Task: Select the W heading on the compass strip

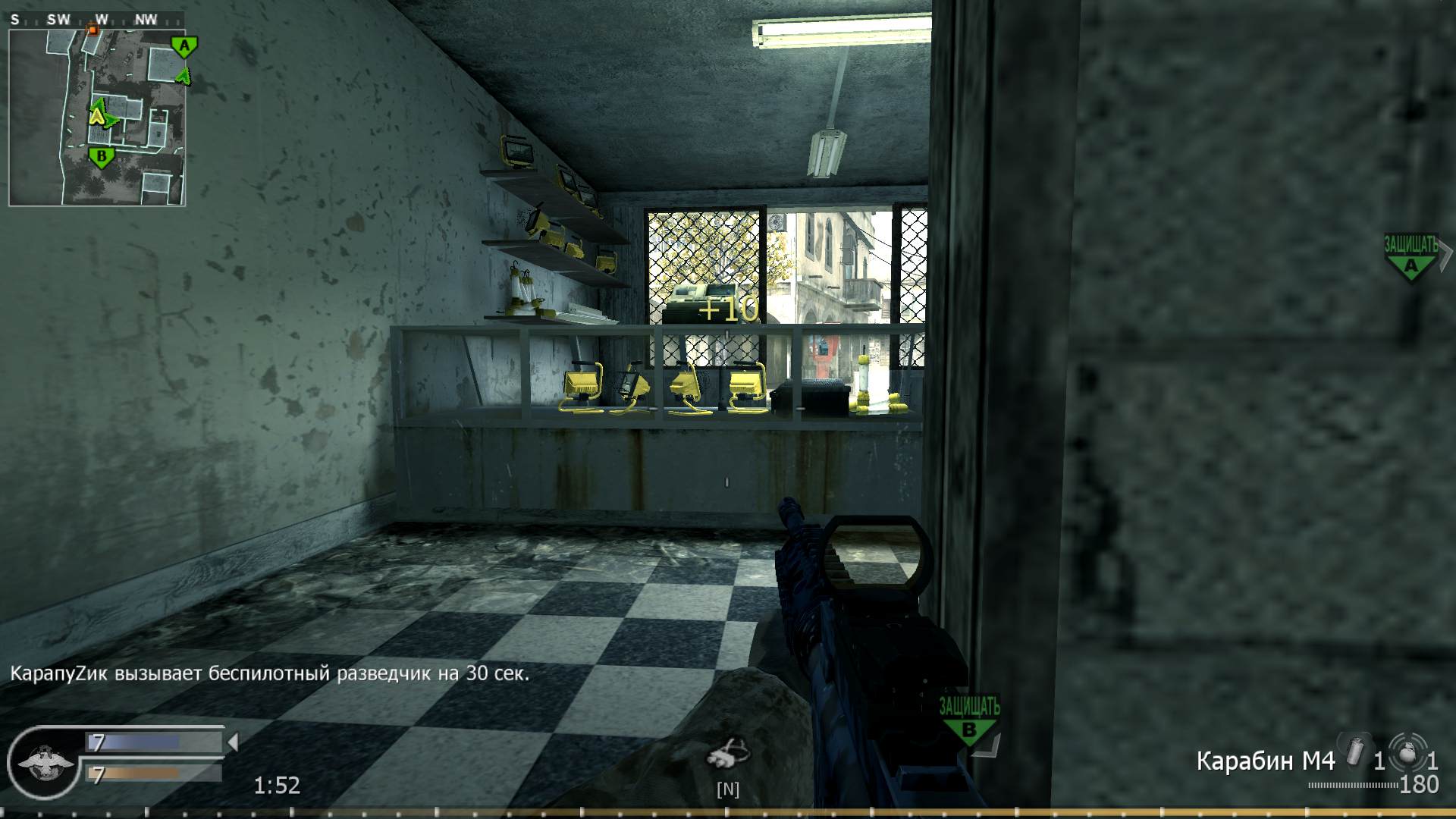Action: pyautogui.click(x=103, y=19)
